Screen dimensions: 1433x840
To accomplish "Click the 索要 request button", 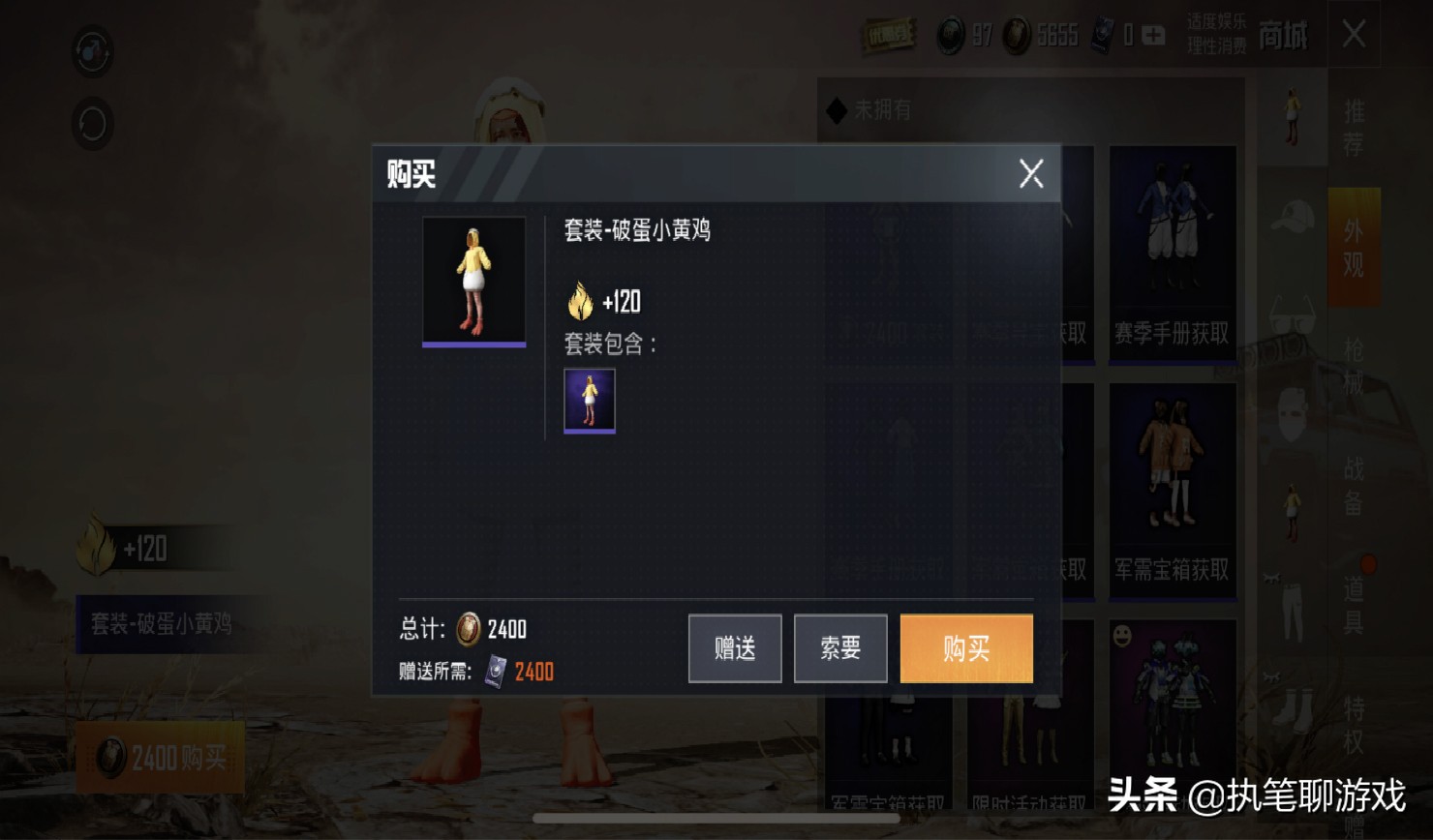I will coord(840,648).
